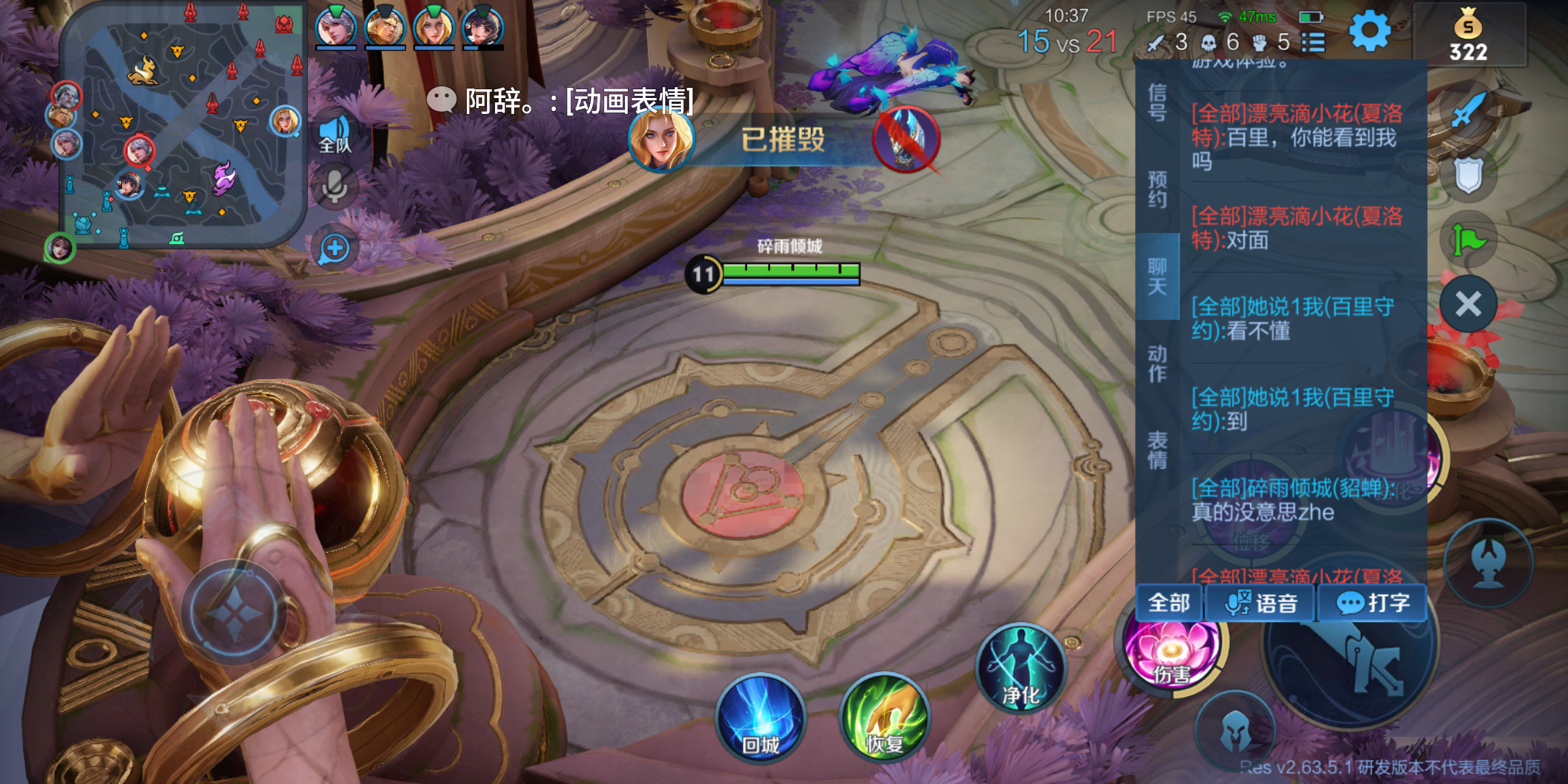Viewport: 1568px width, 784px height.
Task: Toggle minimap zoom with the magnifier plus
Action: click(333, 248)
